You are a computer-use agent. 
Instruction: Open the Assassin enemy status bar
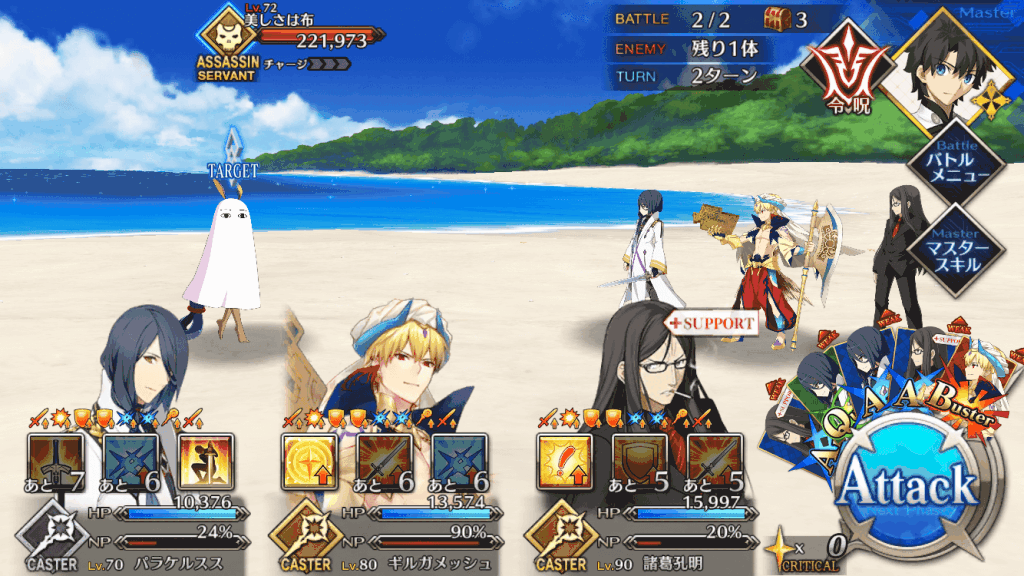pyautogui.click(x=300, y=40)
